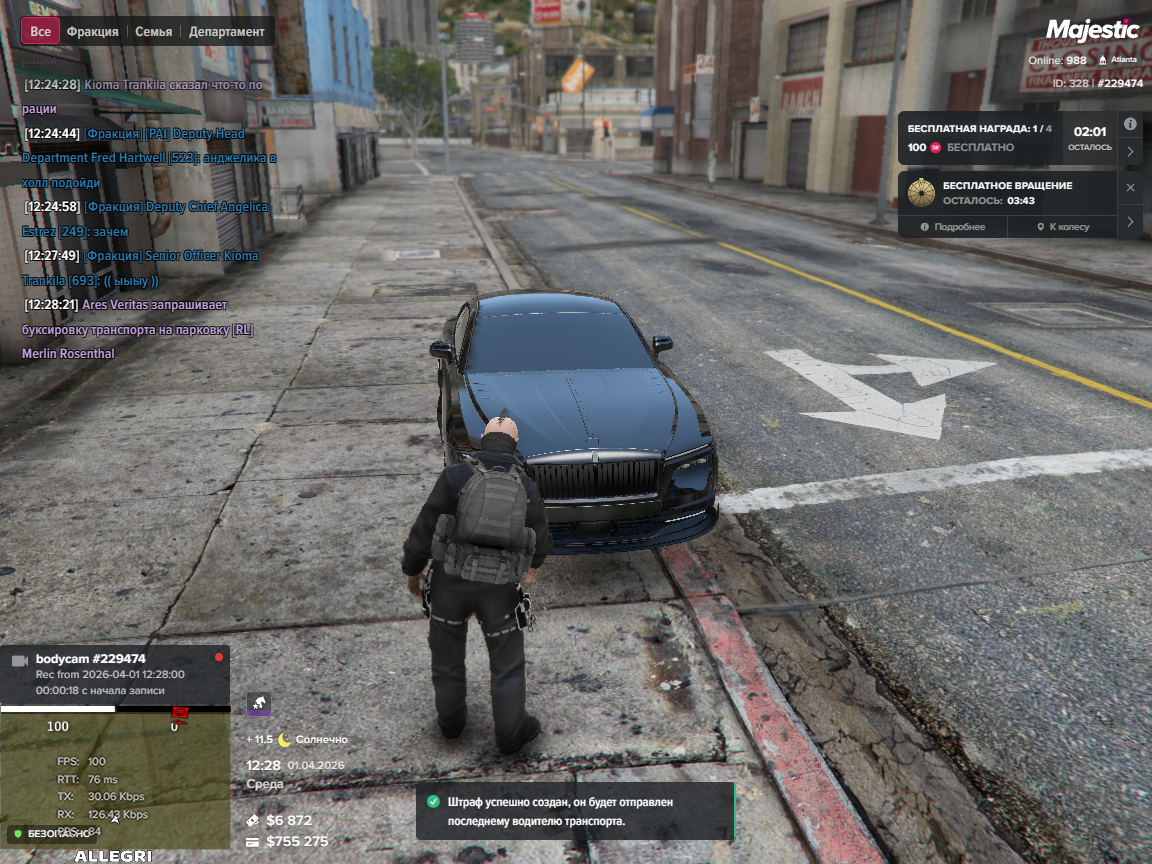Viewport: 1152px width, 864px height.
Task: Click the fine created notification
Action: pyautogui.click(x=575, y=810)
